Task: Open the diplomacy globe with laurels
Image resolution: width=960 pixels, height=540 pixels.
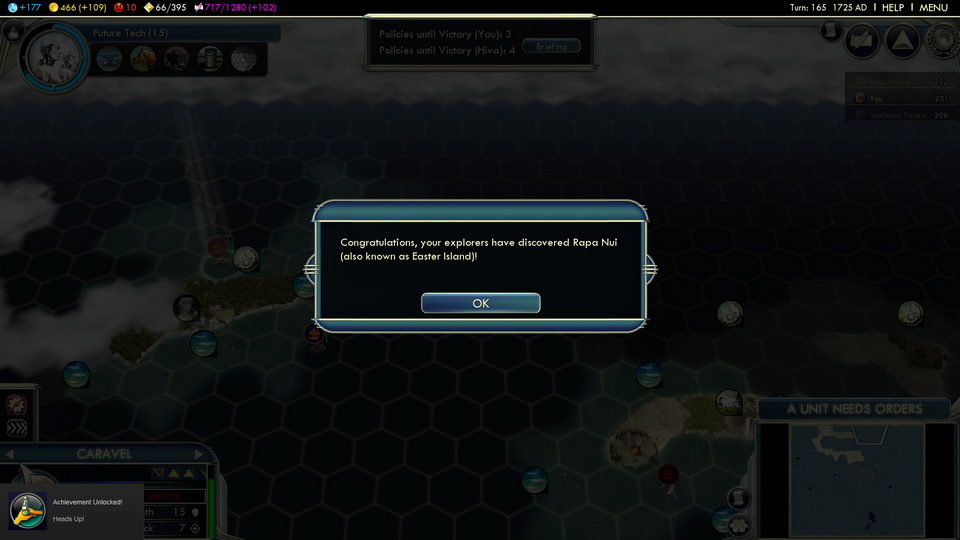Action: pos(941,41)
